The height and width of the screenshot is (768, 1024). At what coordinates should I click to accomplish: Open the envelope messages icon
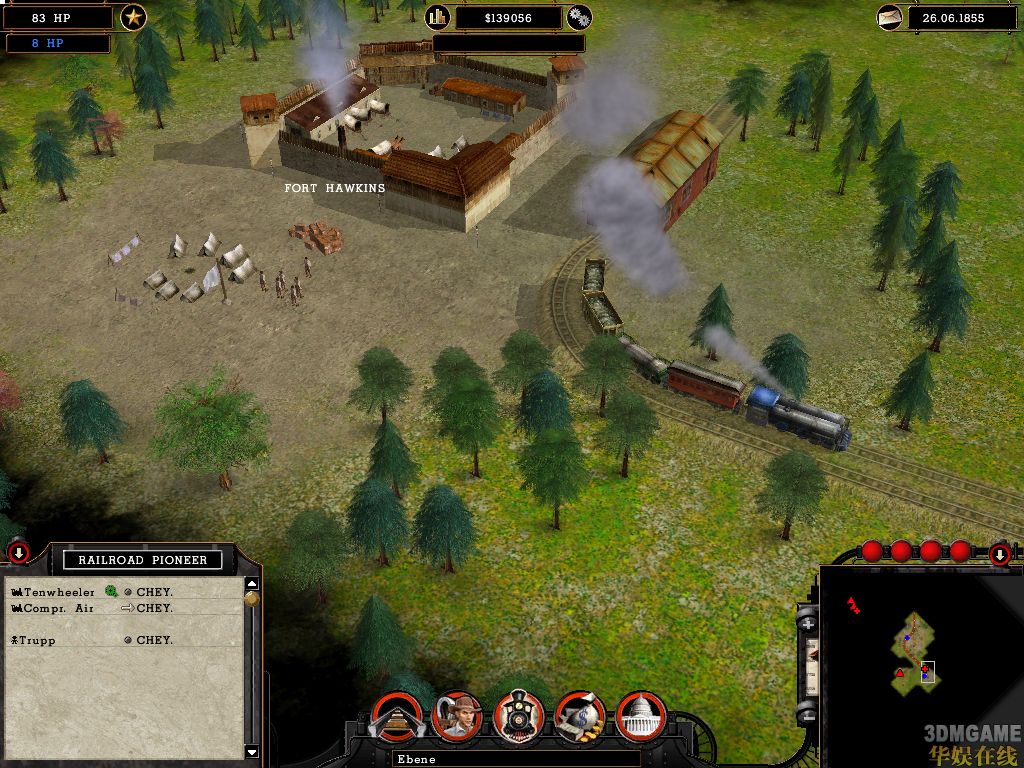890,17
